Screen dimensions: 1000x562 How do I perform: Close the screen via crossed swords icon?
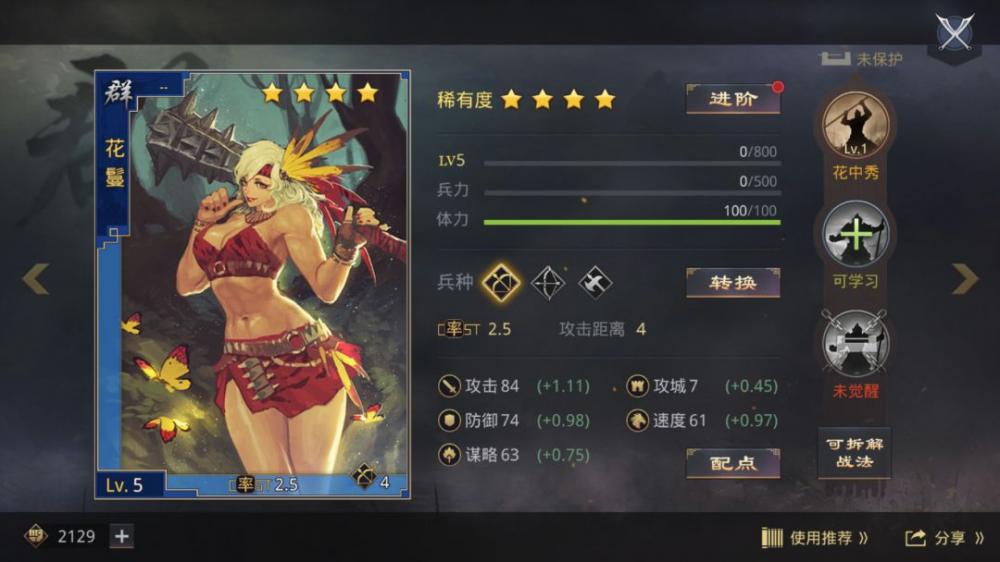(x=955, y=34)
